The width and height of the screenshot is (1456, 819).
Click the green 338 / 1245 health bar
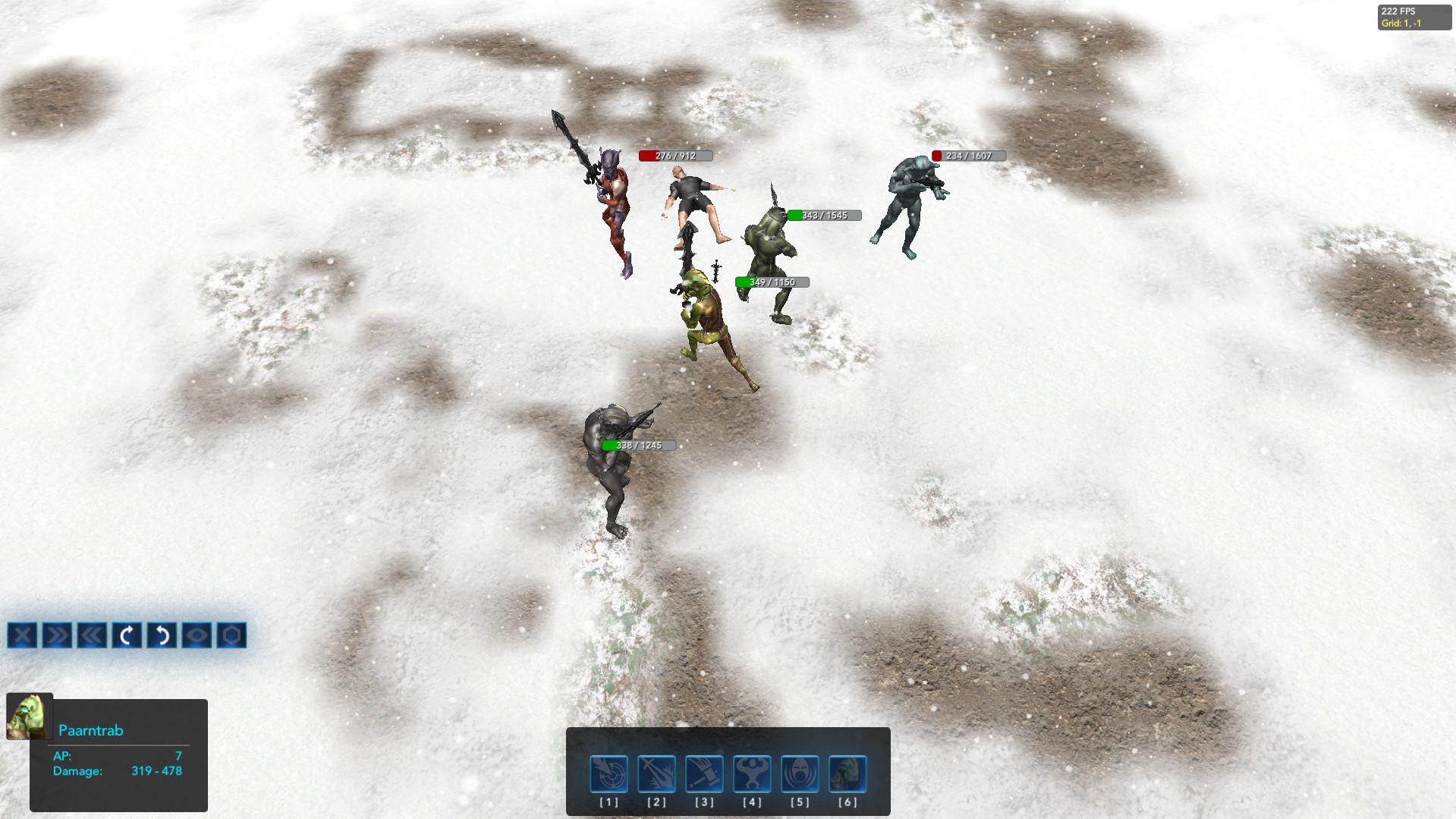(637, 446)
